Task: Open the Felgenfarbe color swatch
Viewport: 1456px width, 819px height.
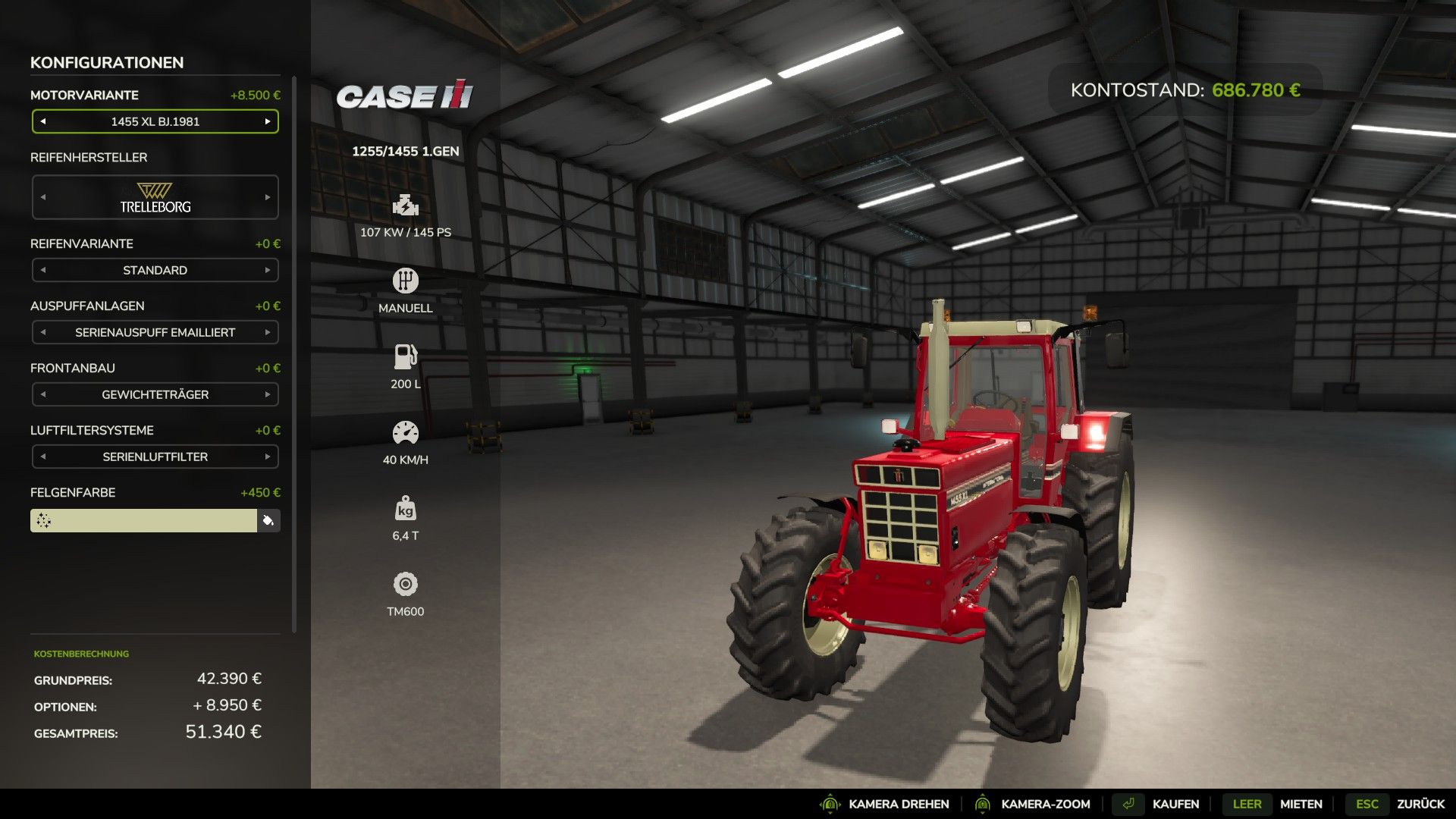Action: click(144, 520)
